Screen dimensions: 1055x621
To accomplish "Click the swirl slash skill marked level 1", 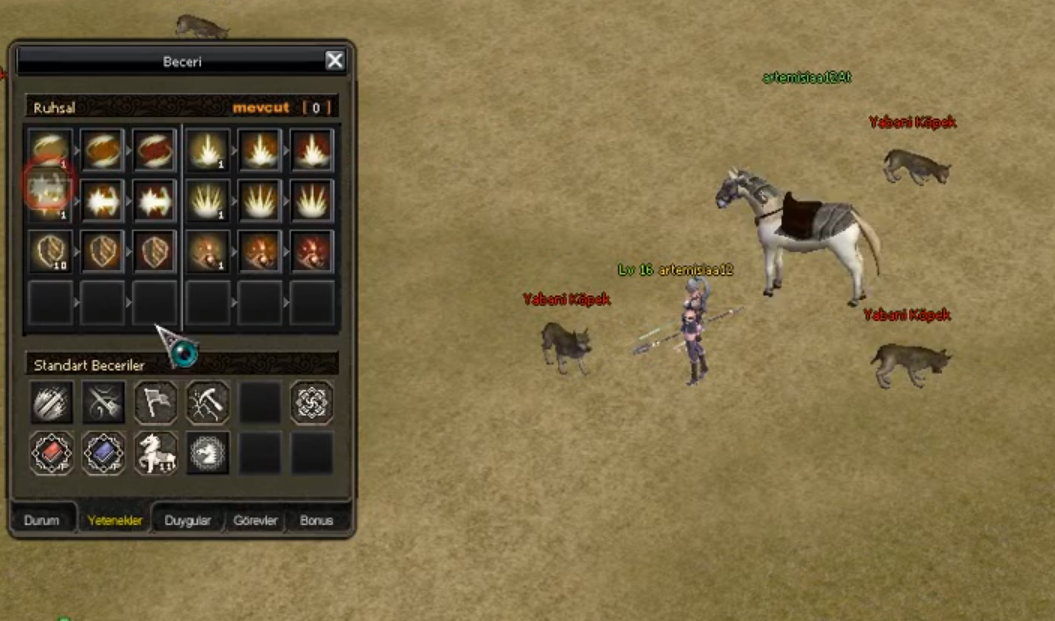I will tap(50, 148).
